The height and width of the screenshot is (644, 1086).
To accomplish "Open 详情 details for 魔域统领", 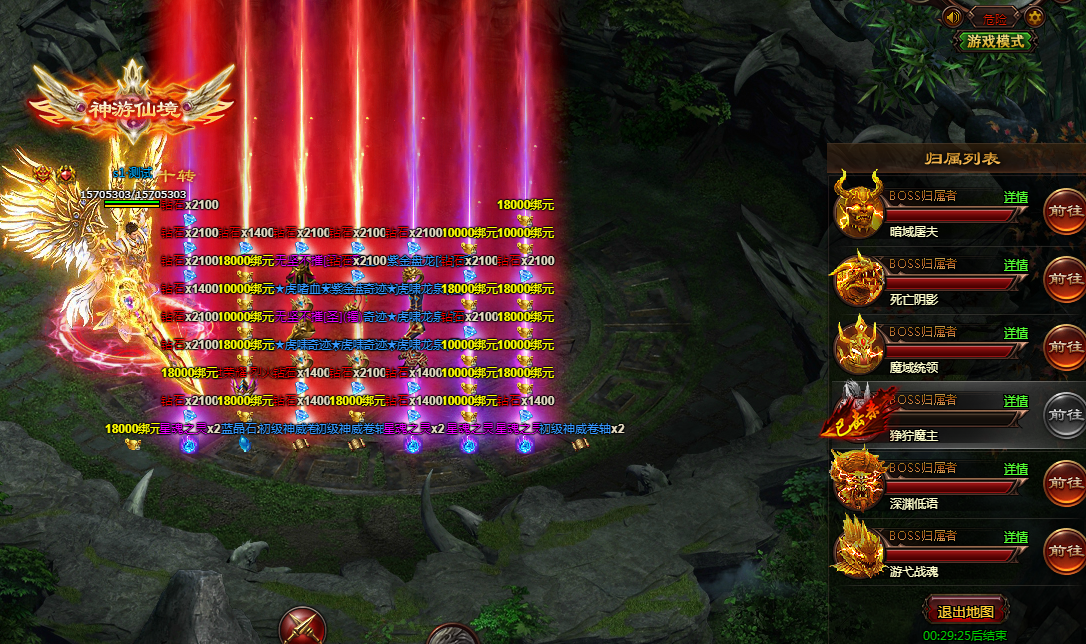I will click(1016, 333).
